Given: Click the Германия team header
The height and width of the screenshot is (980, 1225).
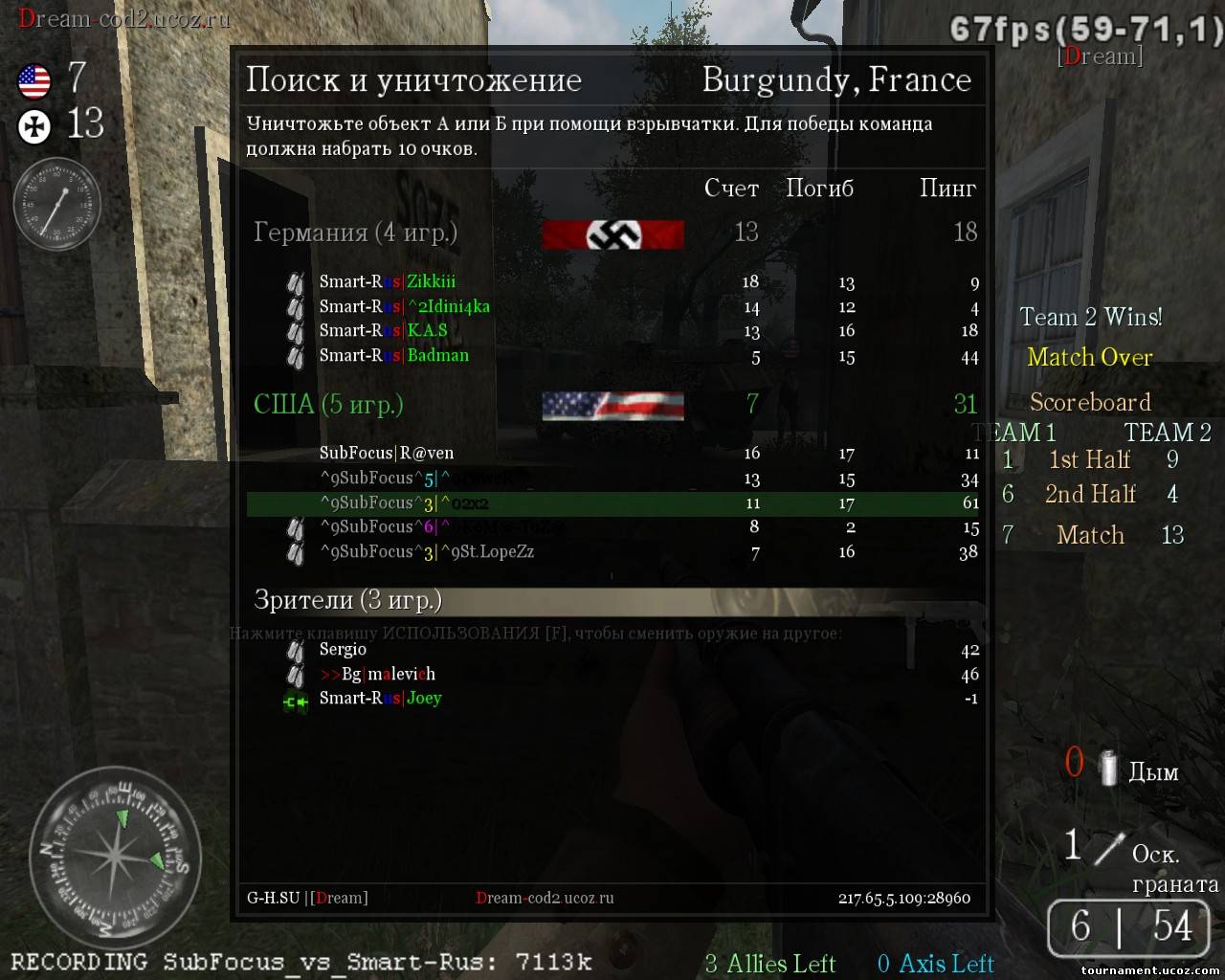Looking at the screenshot, I should (x=355, y=233).
